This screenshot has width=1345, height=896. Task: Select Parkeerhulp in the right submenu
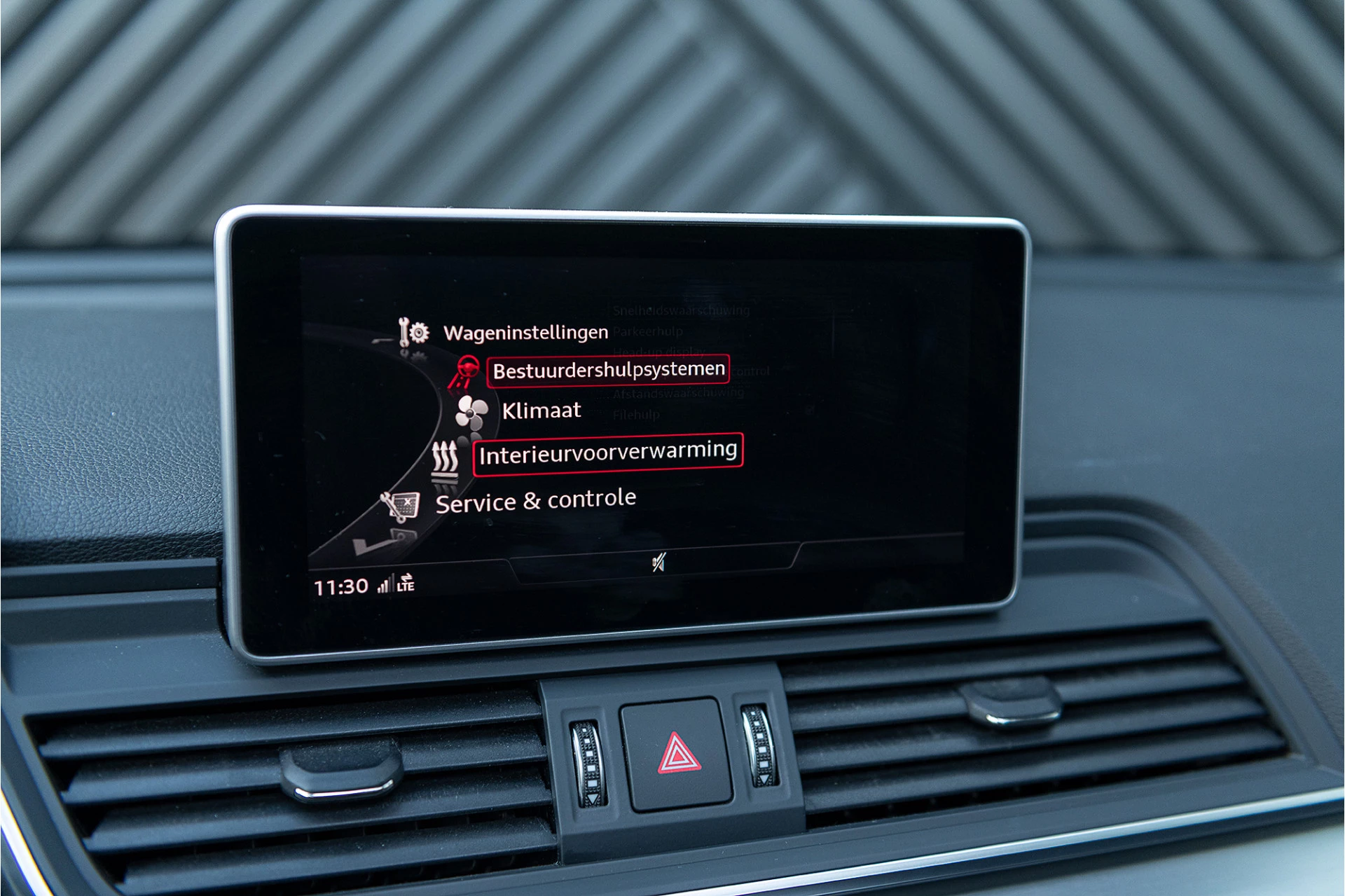(647, 331)
